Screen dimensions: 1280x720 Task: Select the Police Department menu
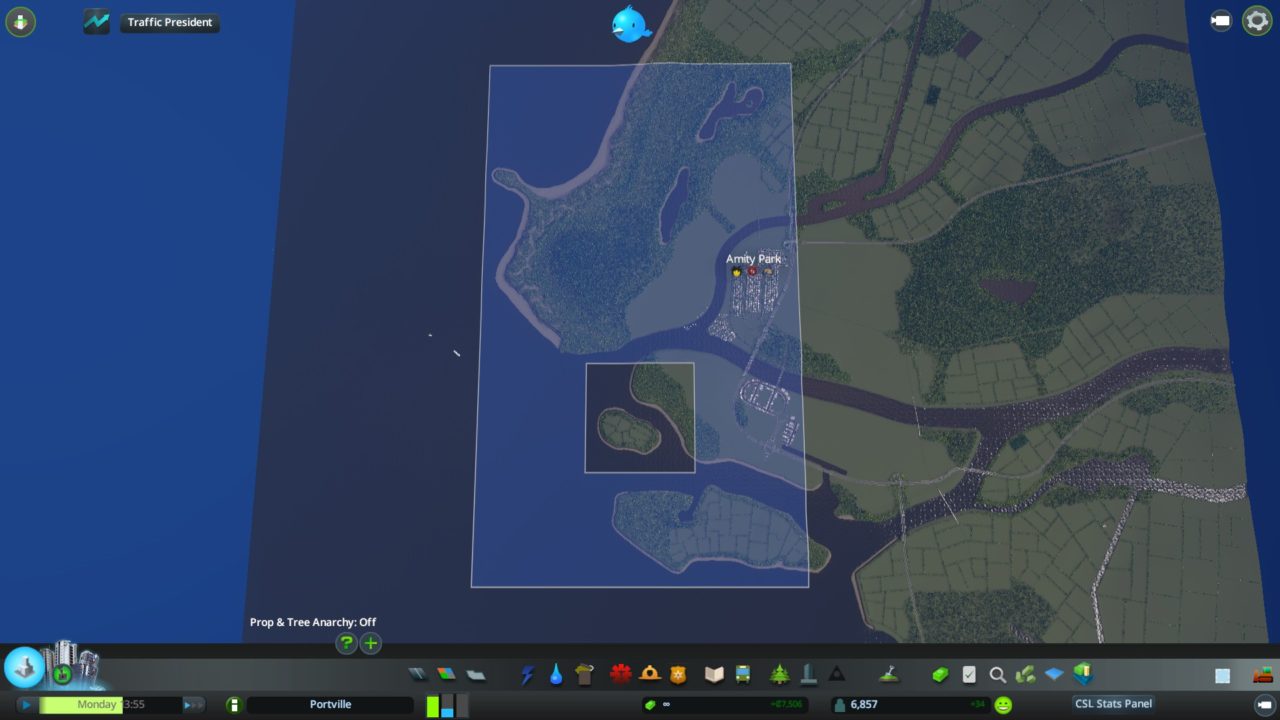[676, 673]
